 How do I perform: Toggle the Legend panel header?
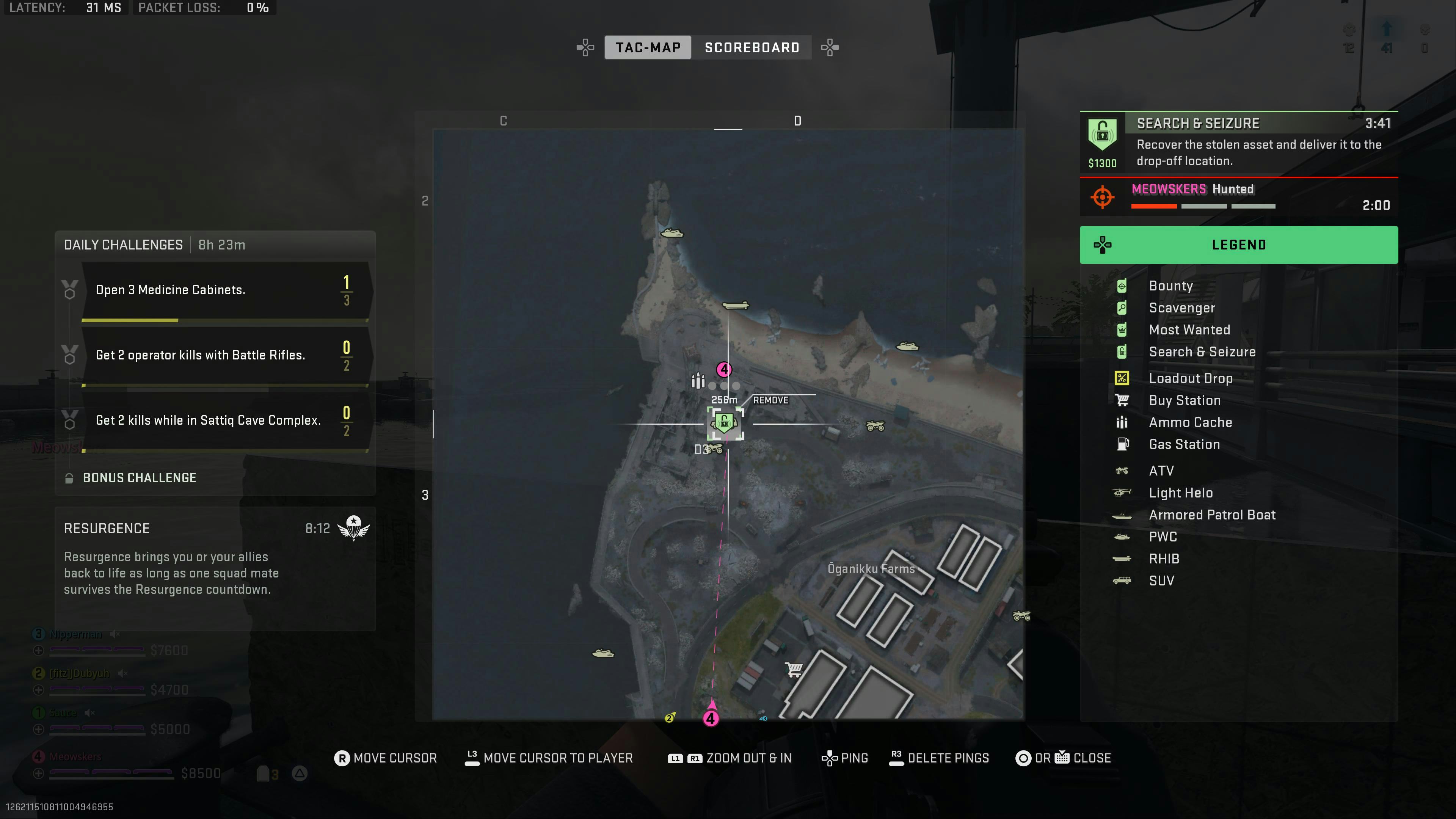1238,245
